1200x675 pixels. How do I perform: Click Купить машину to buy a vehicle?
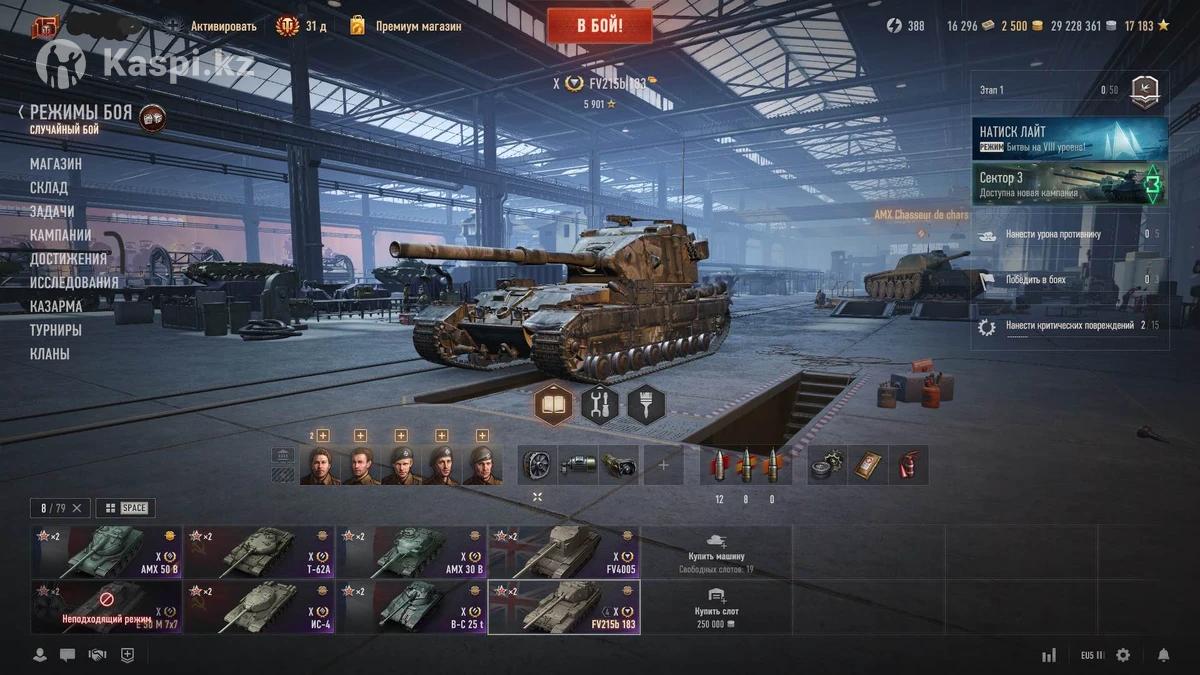(716, 552)
